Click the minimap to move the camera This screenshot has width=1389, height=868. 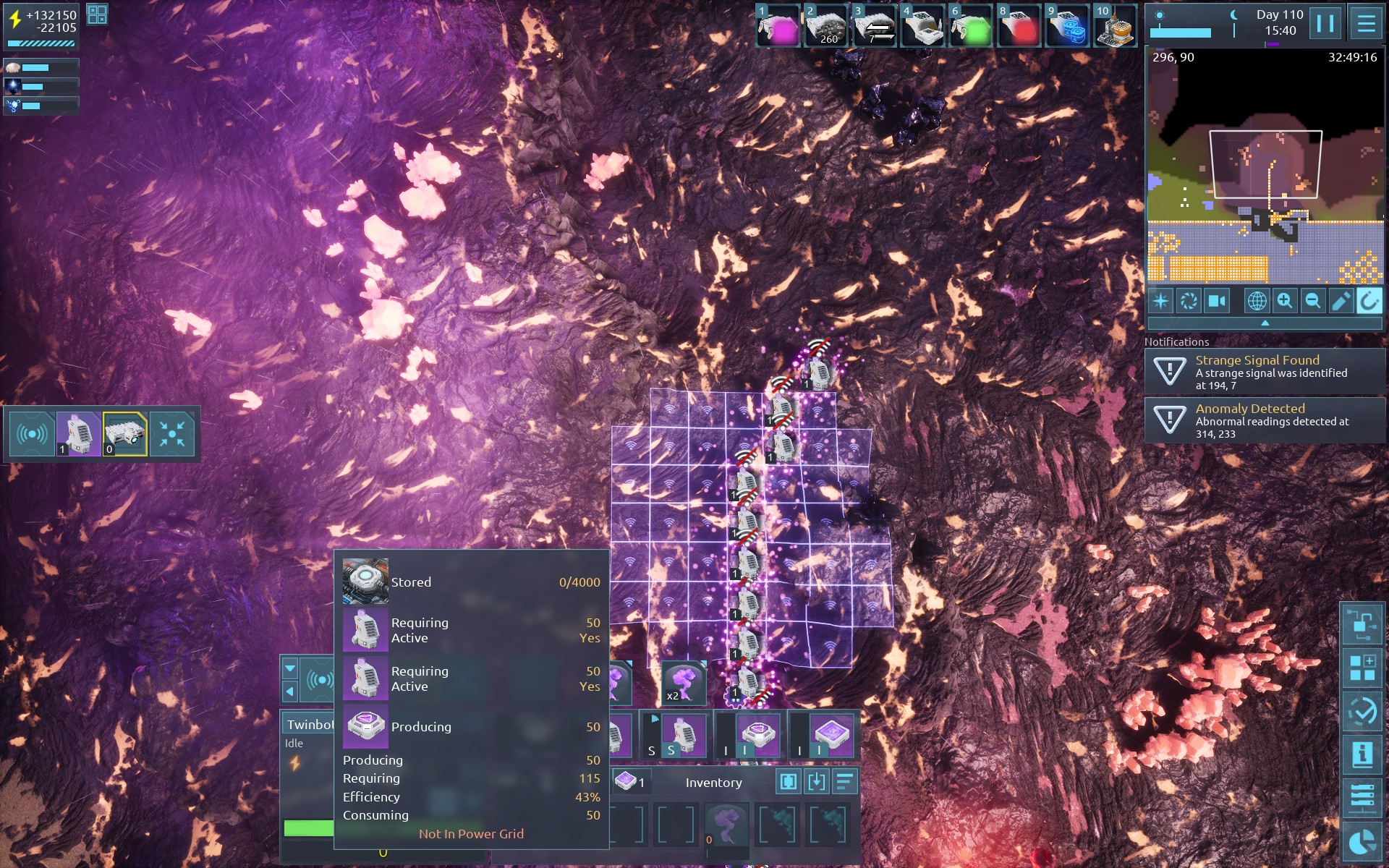pyautogui.click(x=1265, y=166)
